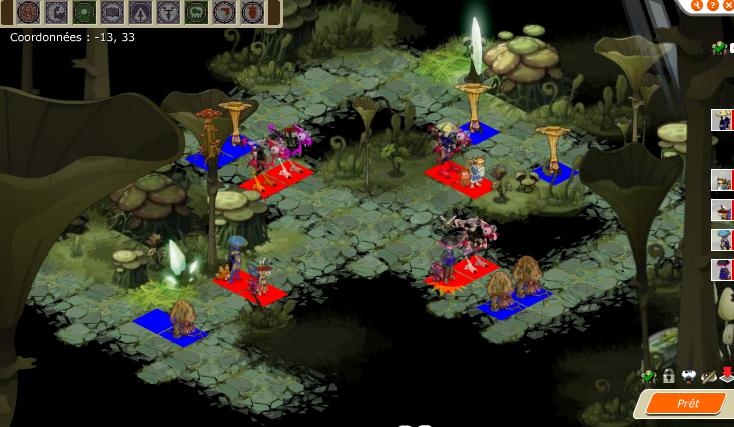Select the red spiral icon in top bar

(28, 13)
